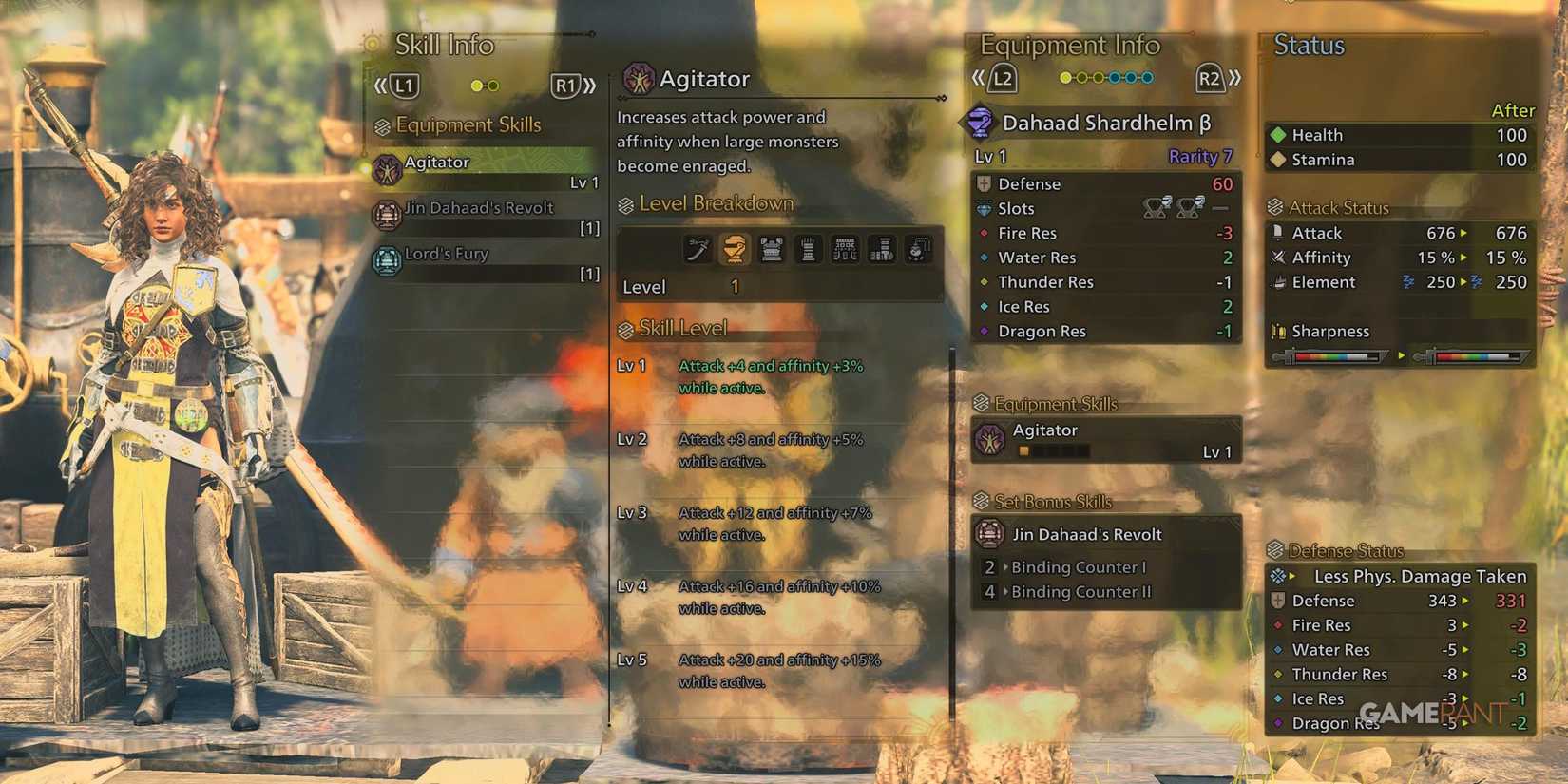This screenshot has height=784, width=1568.
Task: Select the first blue page dot above Equipment Info
Action: tap(1115, 78)
